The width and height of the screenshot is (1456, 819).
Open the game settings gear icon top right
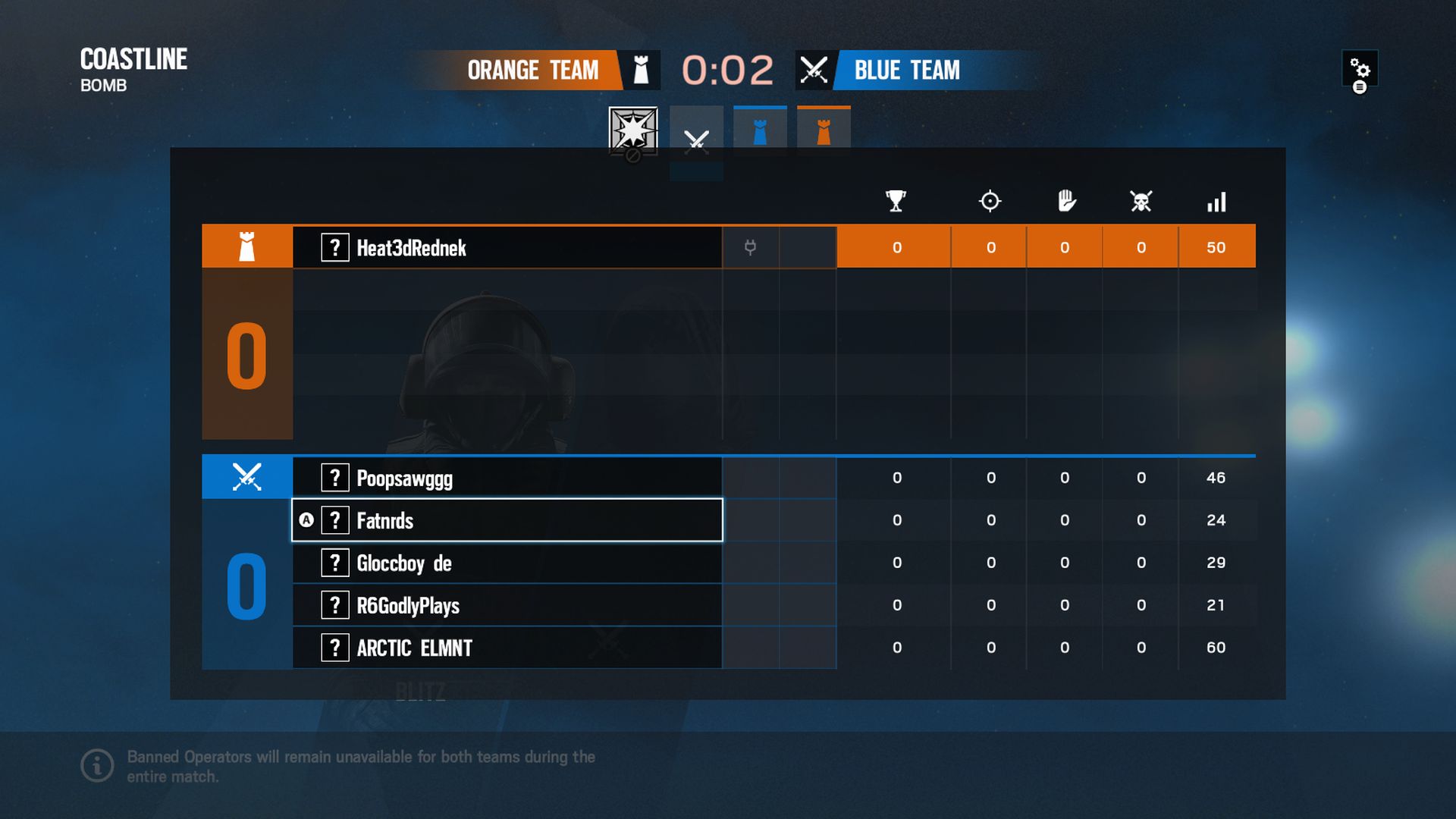point(1362,70)
